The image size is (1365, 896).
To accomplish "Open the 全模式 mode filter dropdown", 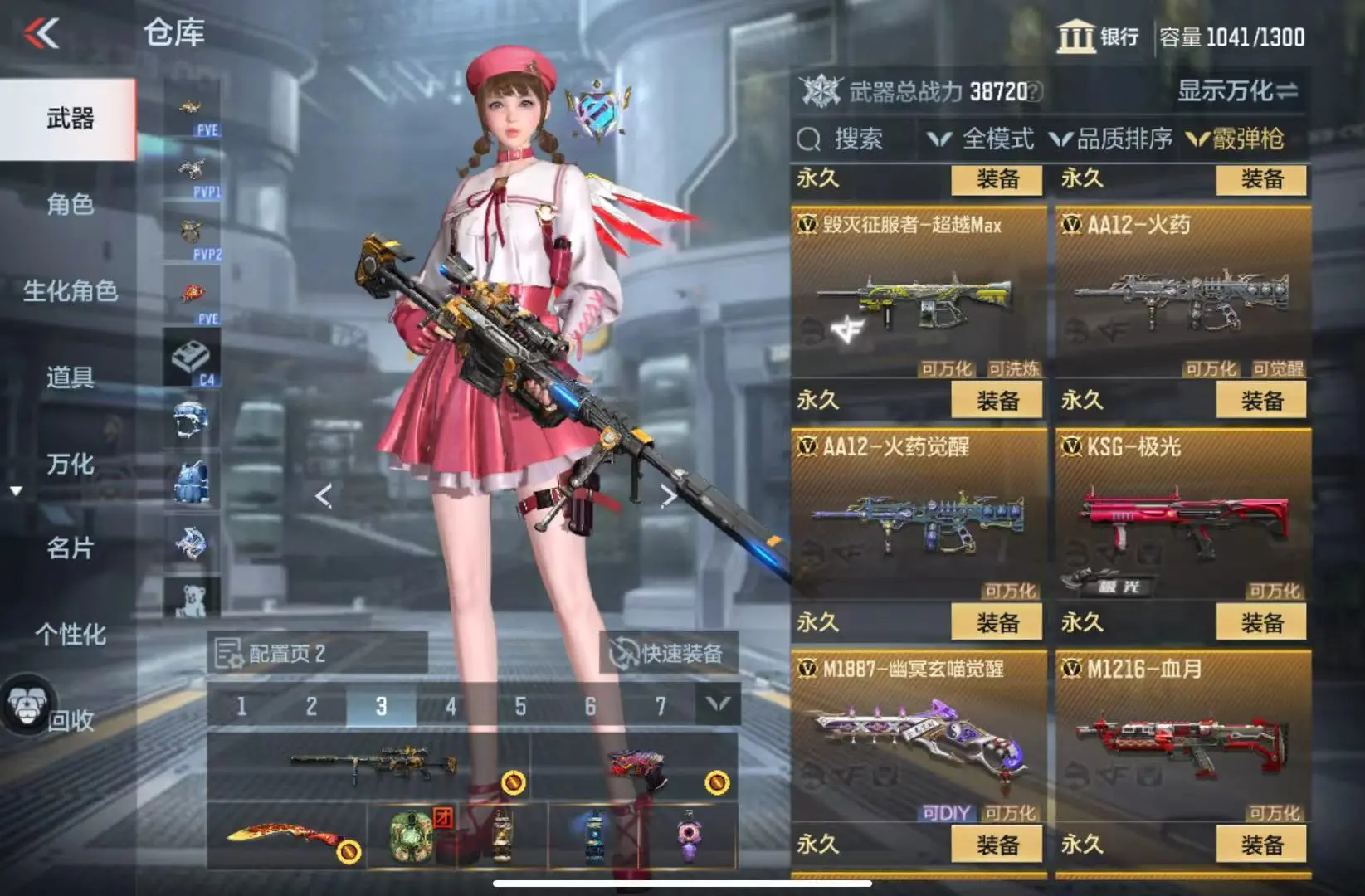I will pos(982,139).
